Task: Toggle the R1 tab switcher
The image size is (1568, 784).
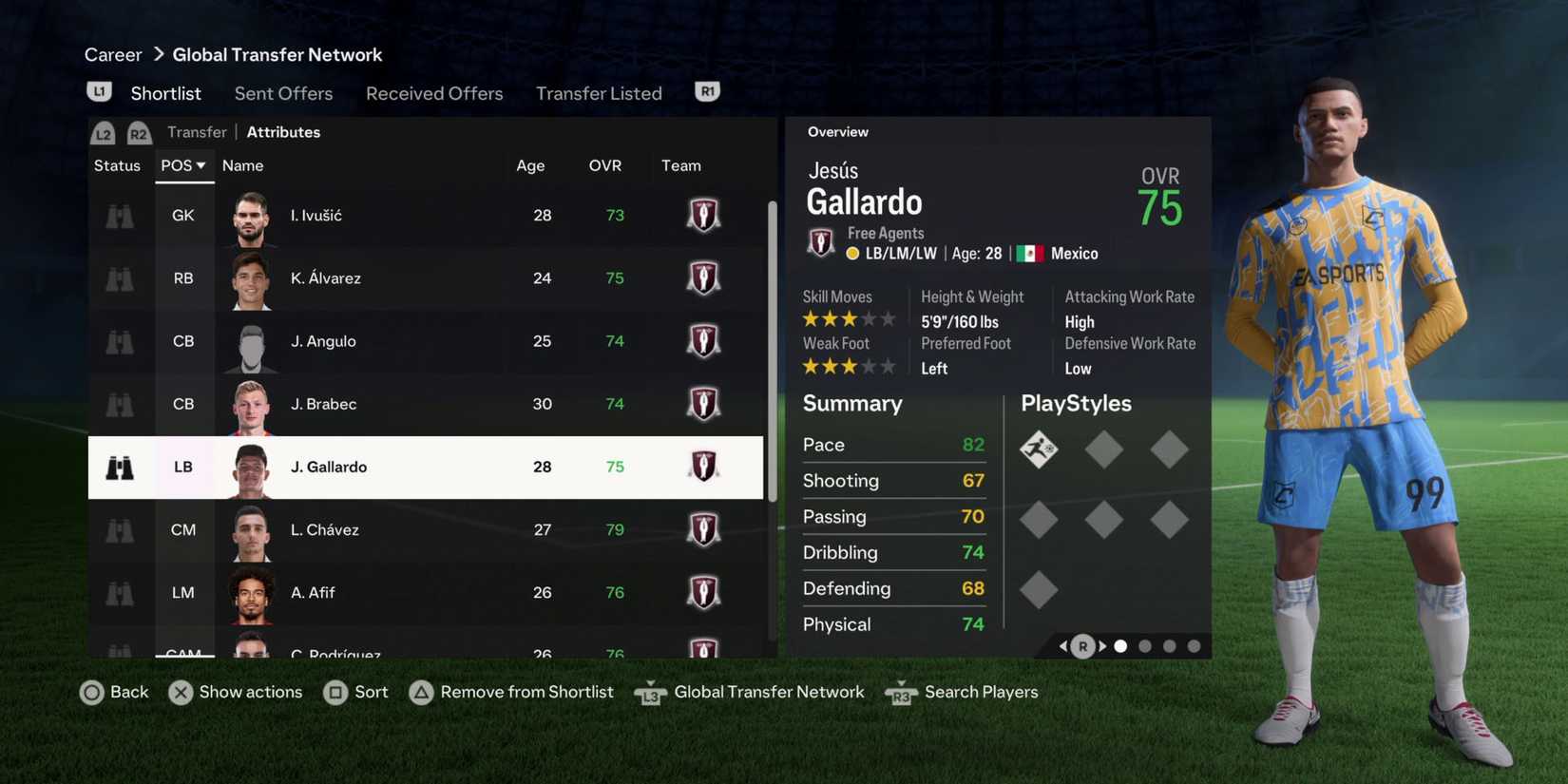Action: coord(706,89)
